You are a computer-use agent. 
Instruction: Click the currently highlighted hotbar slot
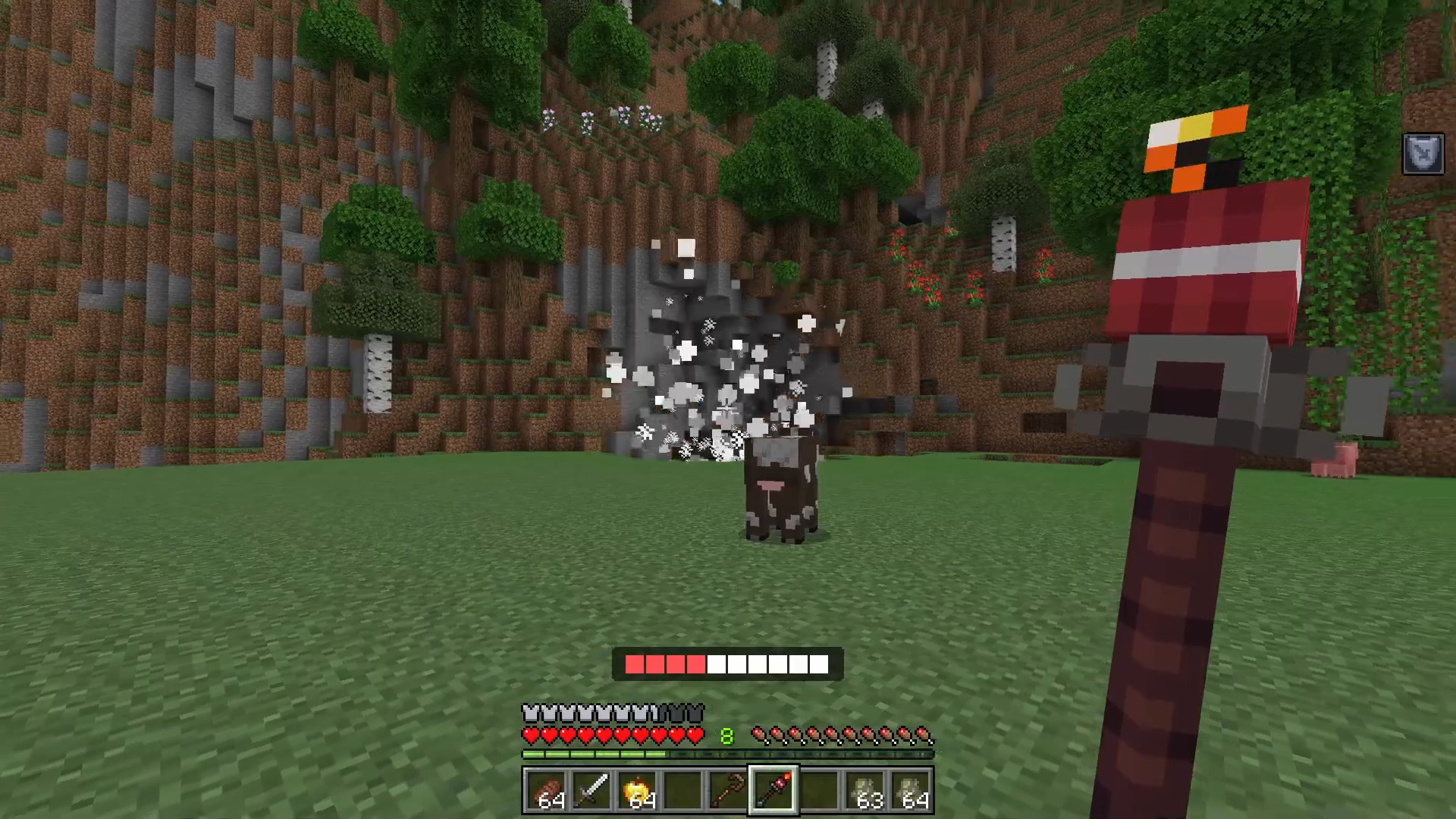773,791
